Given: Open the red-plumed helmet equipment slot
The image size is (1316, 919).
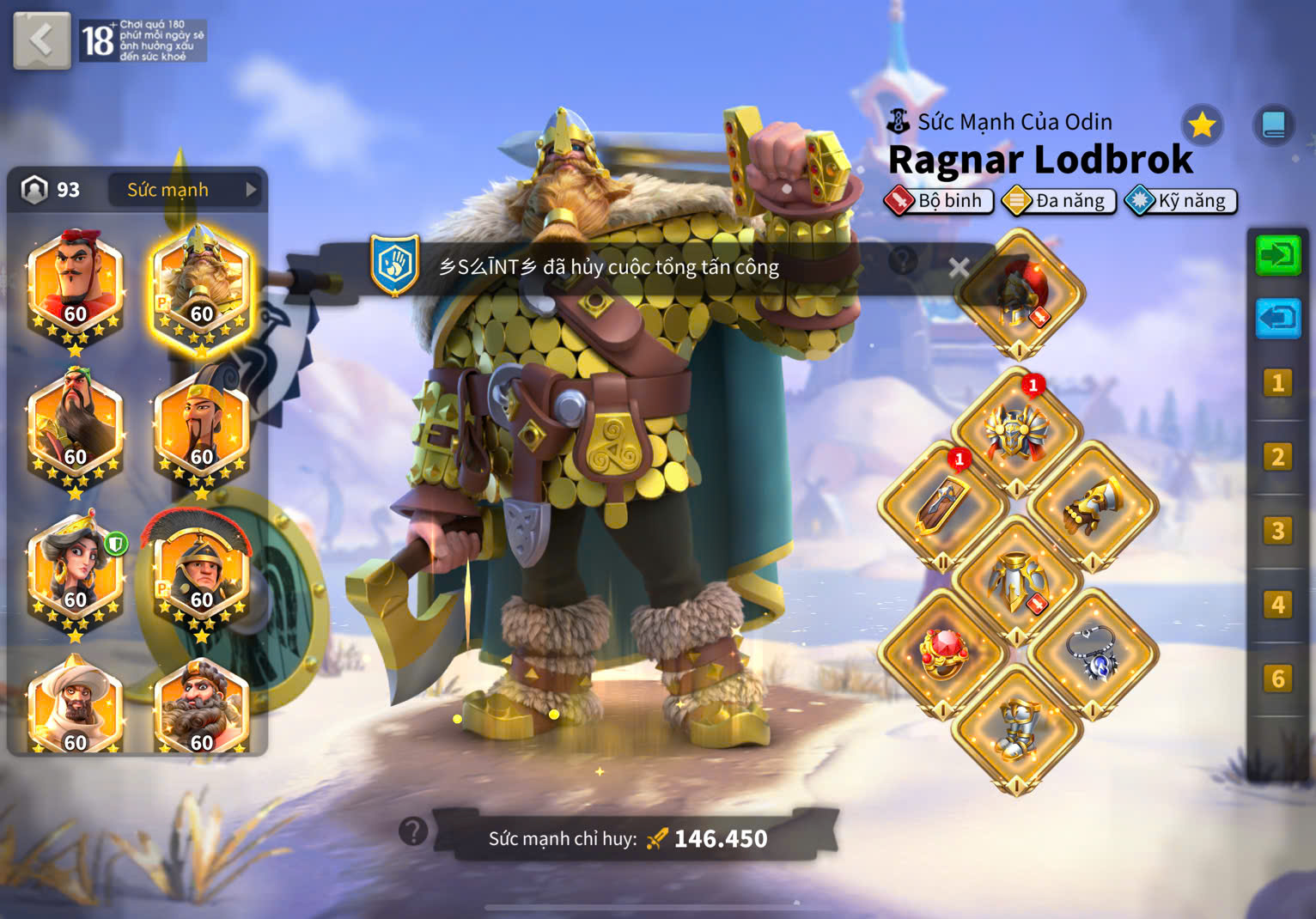Looking at the screenshot, I should [1019, 294].
